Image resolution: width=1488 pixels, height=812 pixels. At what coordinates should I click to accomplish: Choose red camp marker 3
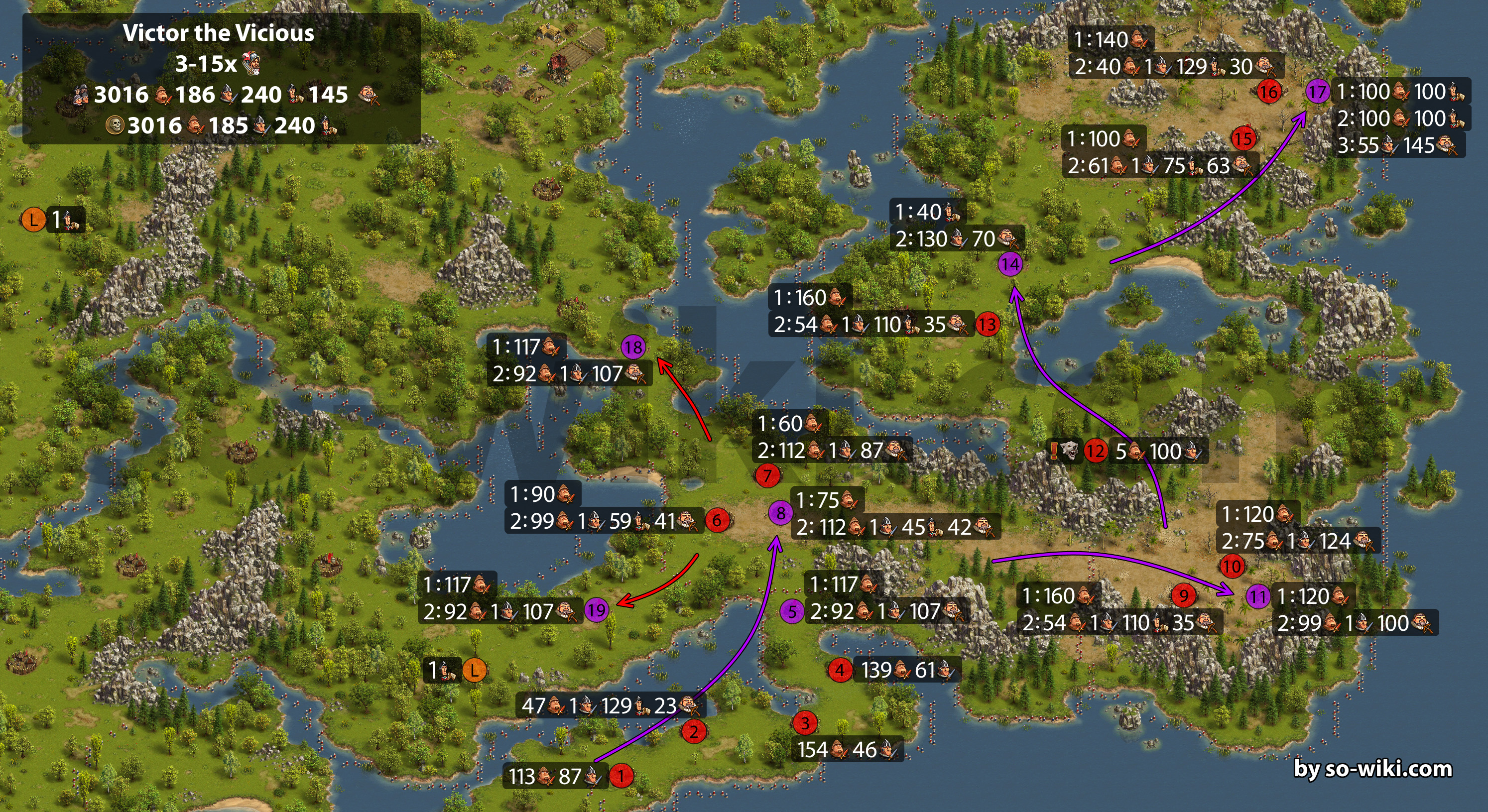pos(805,722)
